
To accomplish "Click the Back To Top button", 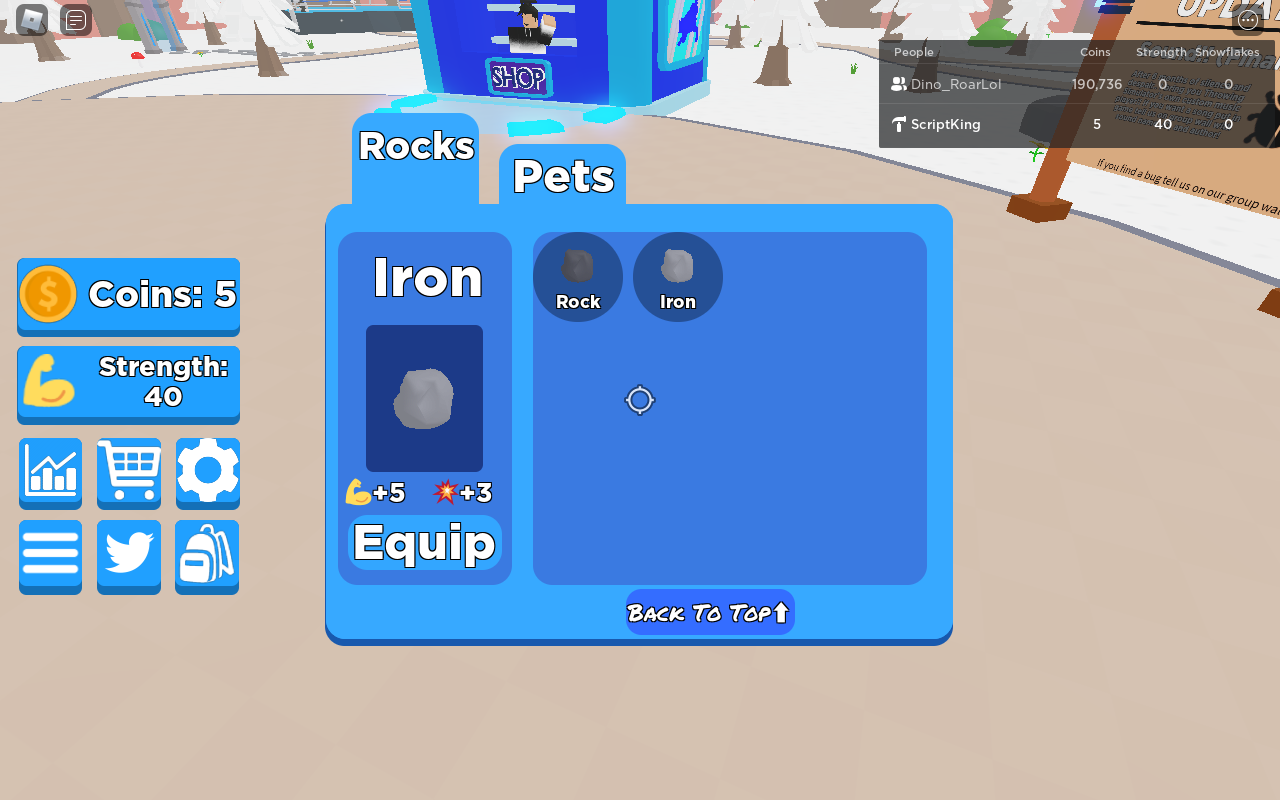I will [x=709, y=612].
